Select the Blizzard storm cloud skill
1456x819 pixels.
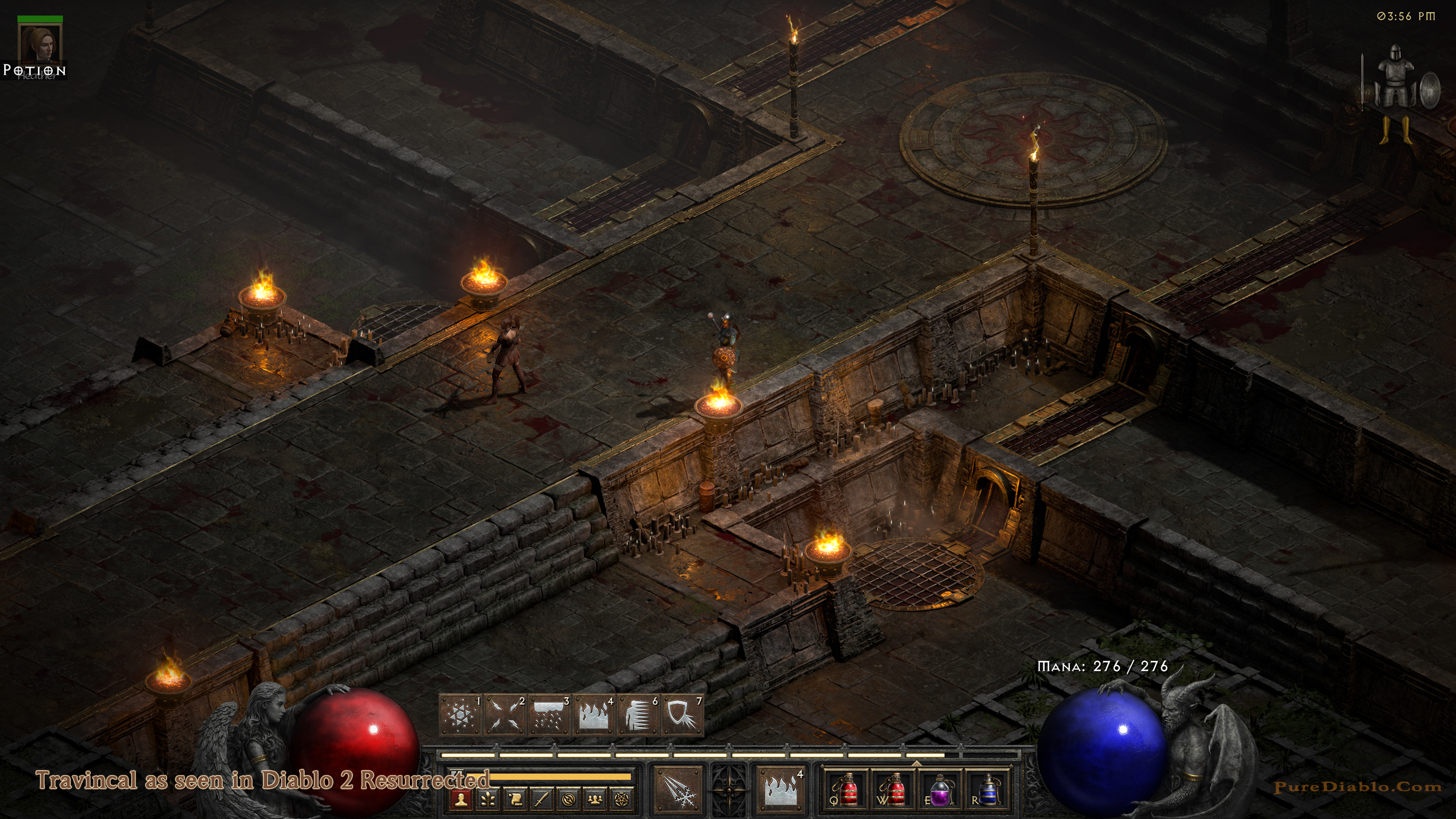point(549,715)
